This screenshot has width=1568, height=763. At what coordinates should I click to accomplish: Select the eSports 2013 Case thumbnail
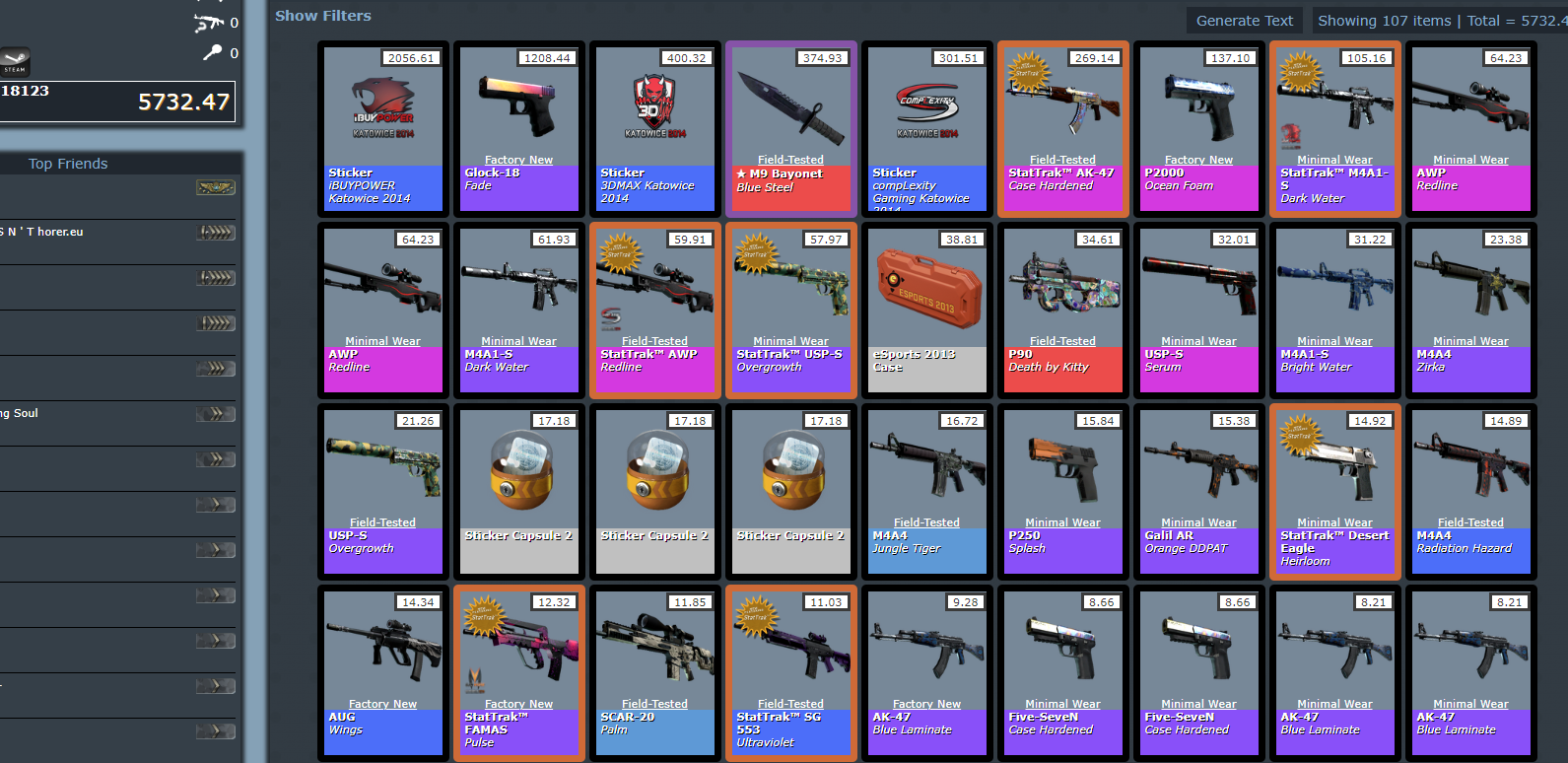click(925, 286)
